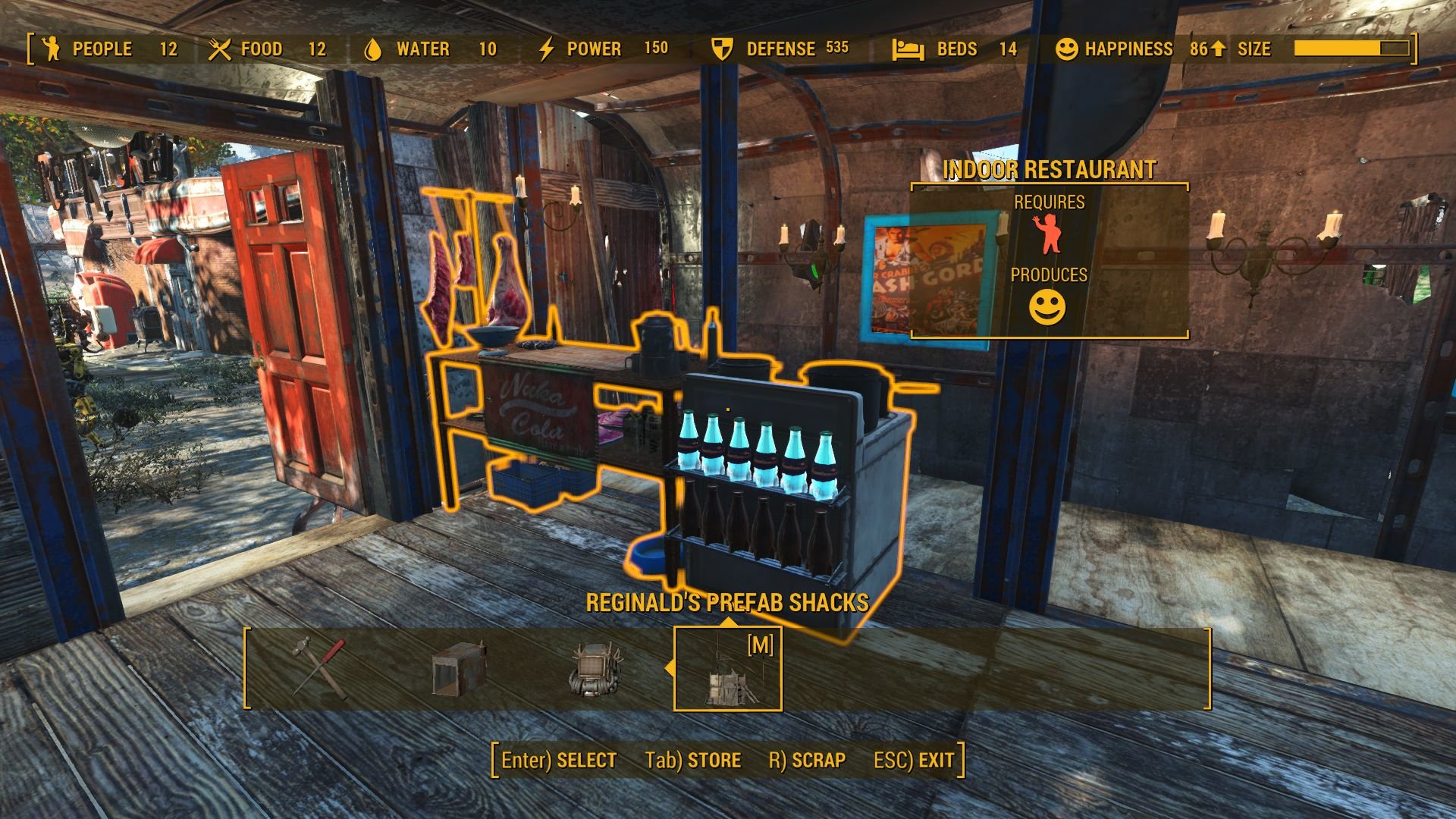The width and height of the screenshot is (1456, 819).
Task: Click the left arrow beside selected shack thumbnail
Action: (670, 670)
